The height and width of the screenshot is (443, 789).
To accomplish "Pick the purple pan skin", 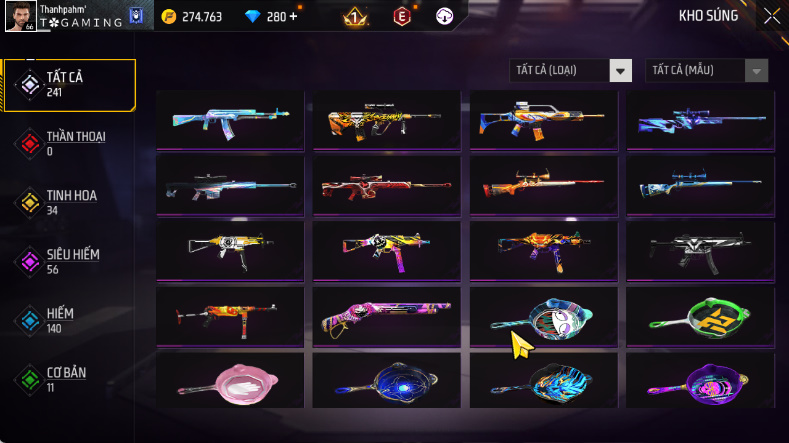I will [x=702, y=380].
